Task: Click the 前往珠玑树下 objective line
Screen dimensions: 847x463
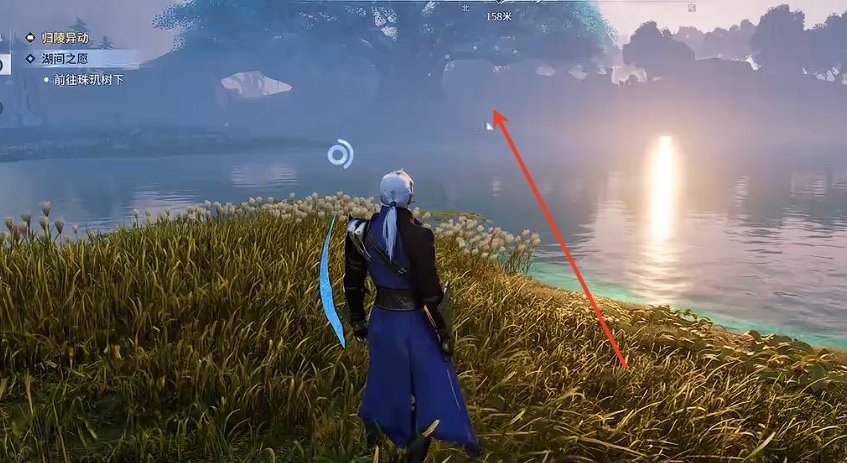Action: tap(89, 79)
